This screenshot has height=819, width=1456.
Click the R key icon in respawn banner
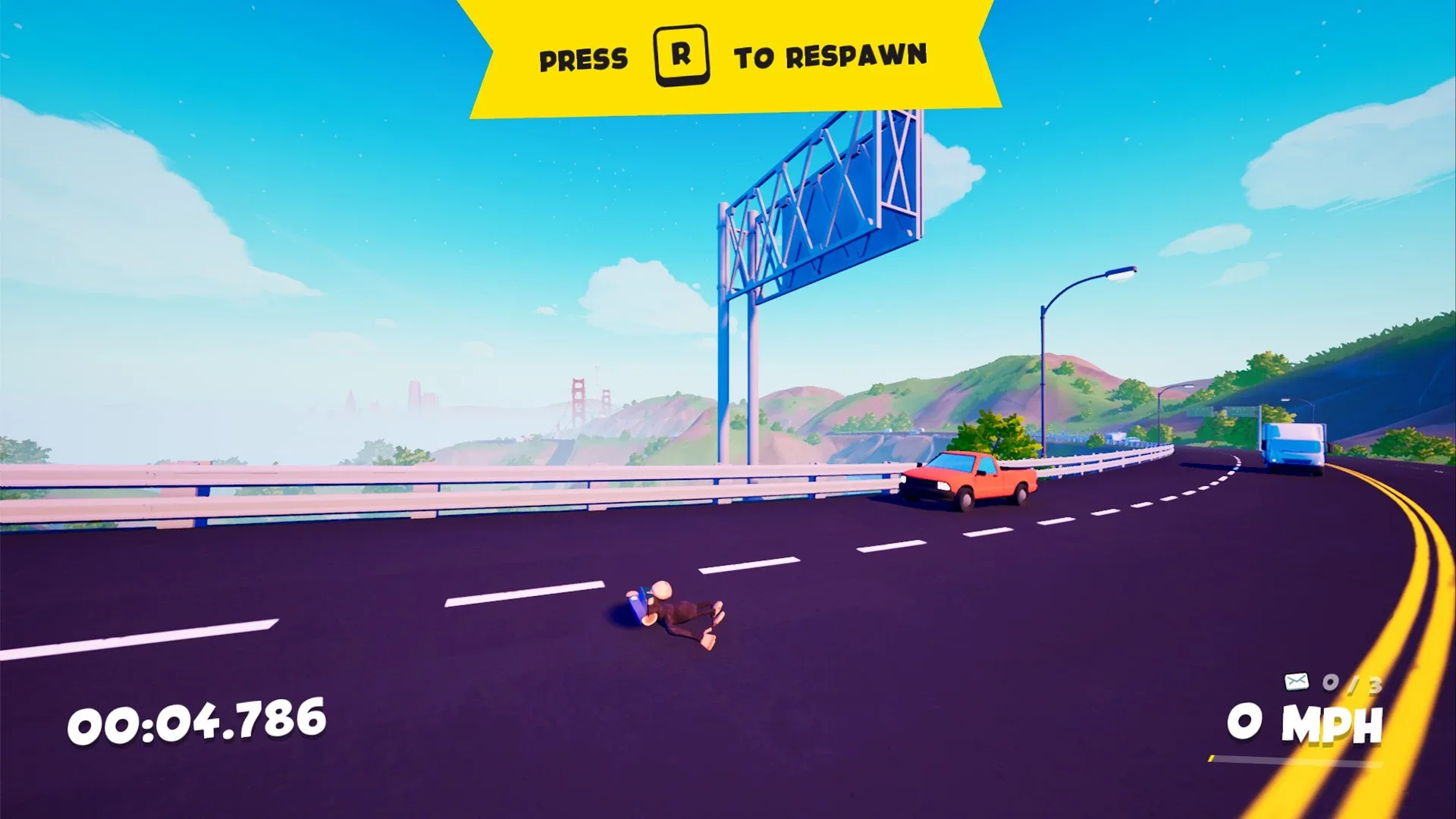tap(680, 55)
